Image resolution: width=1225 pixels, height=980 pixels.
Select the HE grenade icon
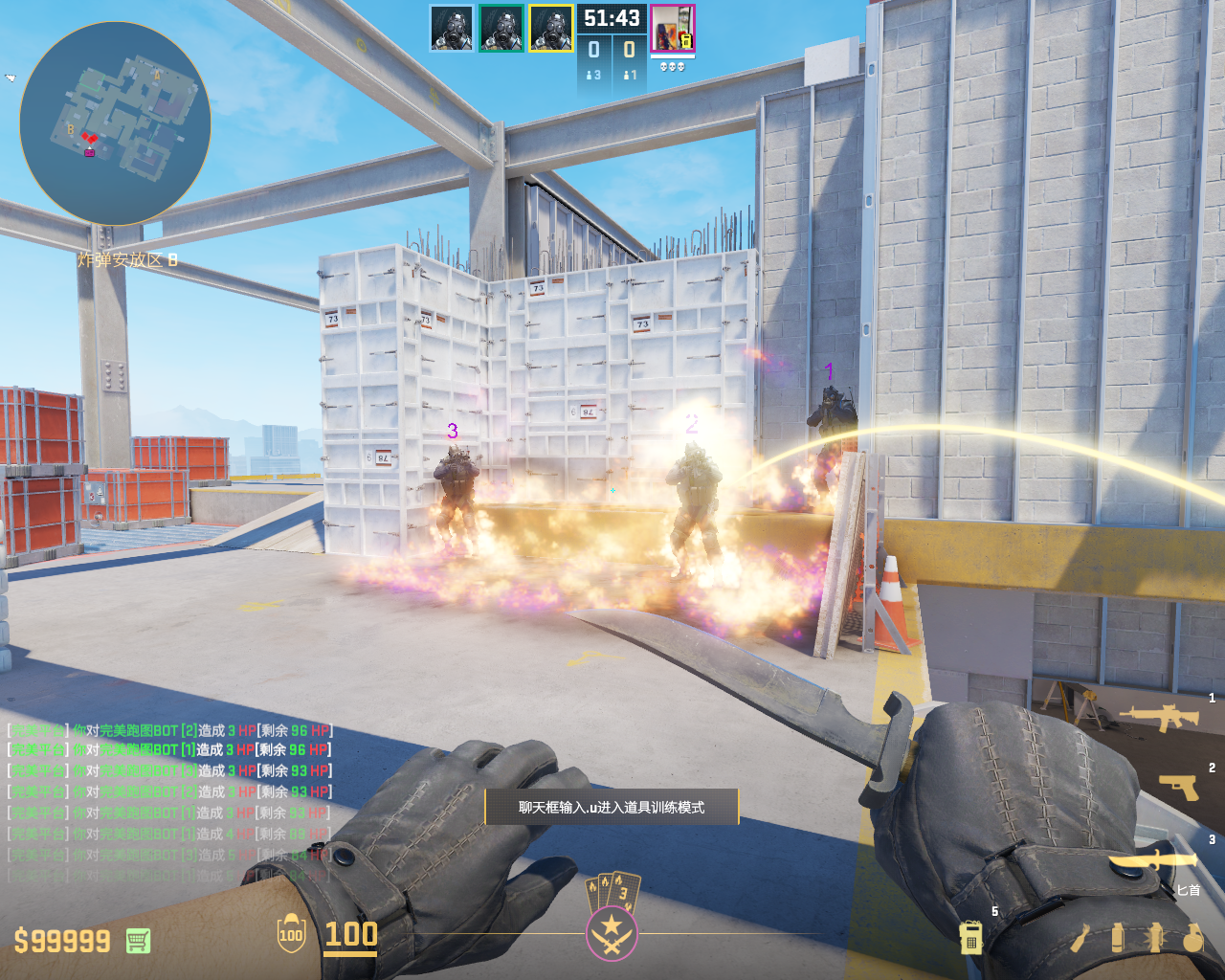(1192, 938)
